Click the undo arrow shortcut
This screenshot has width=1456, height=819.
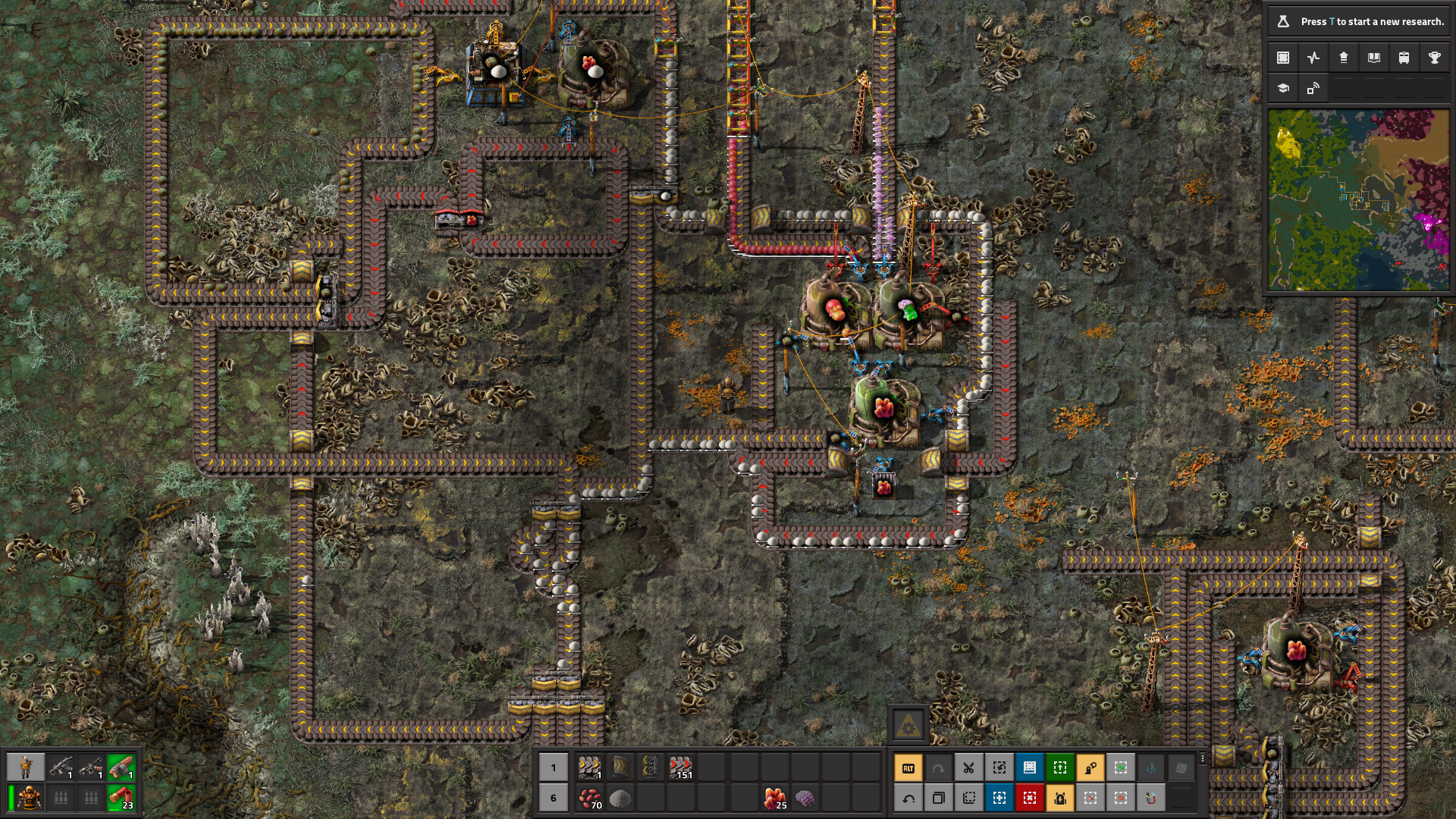[908, 798]
